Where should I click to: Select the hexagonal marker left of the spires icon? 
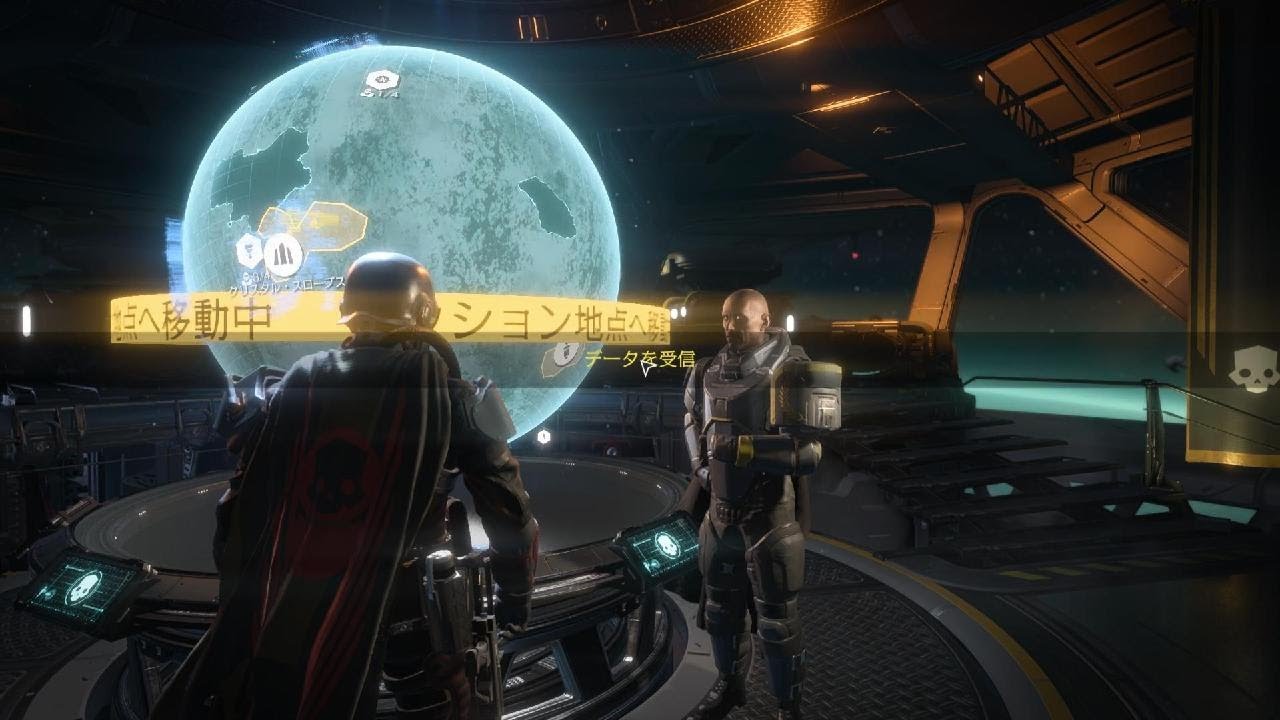point(248,248)
